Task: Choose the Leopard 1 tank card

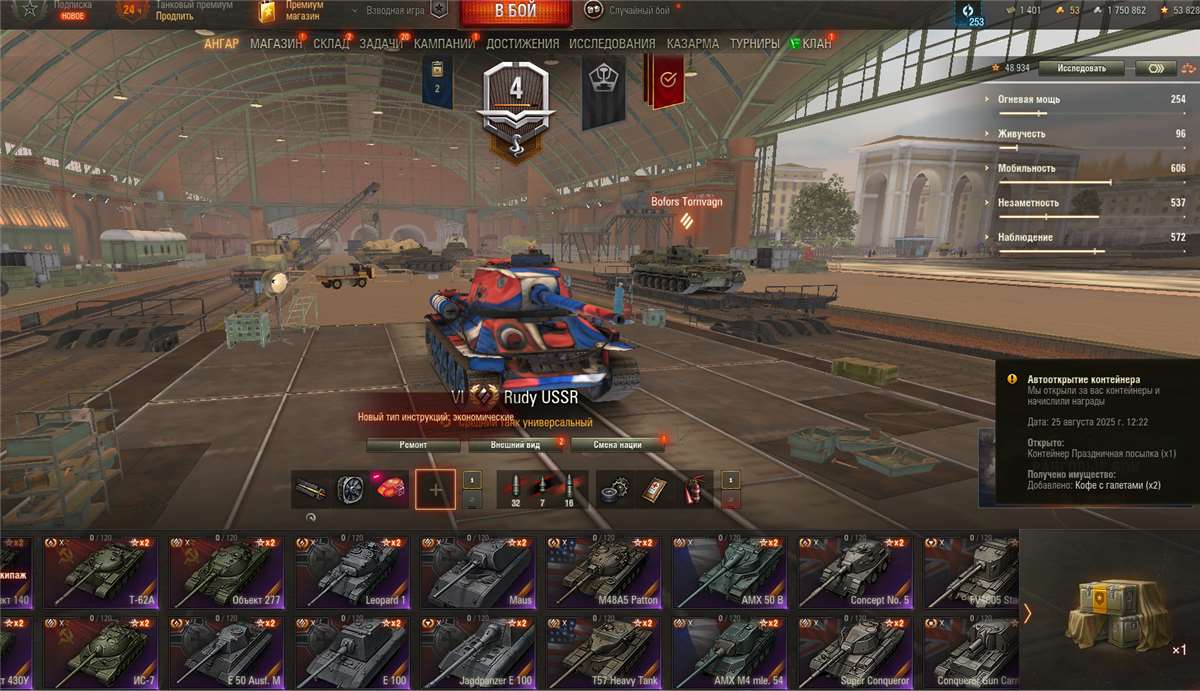Action: click(x=353, y=572)
